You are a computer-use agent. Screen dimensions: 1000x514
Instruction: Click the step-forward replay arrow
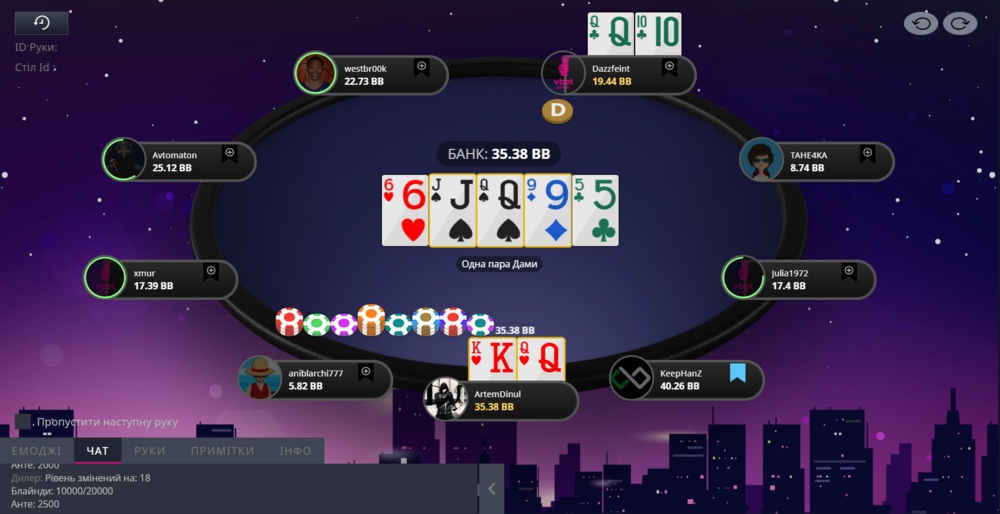[x=960, y=23]
